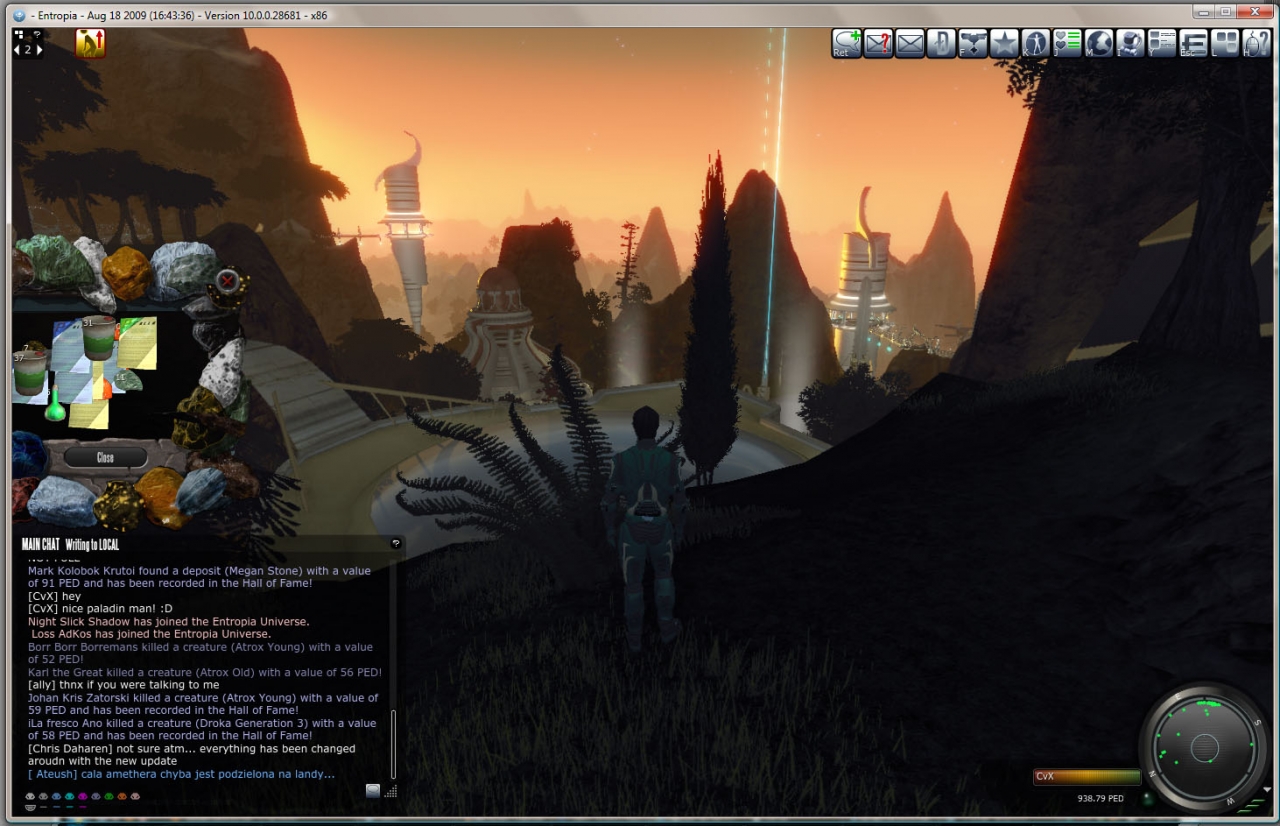Select the magenta chat channel face icon

[83, 797]
